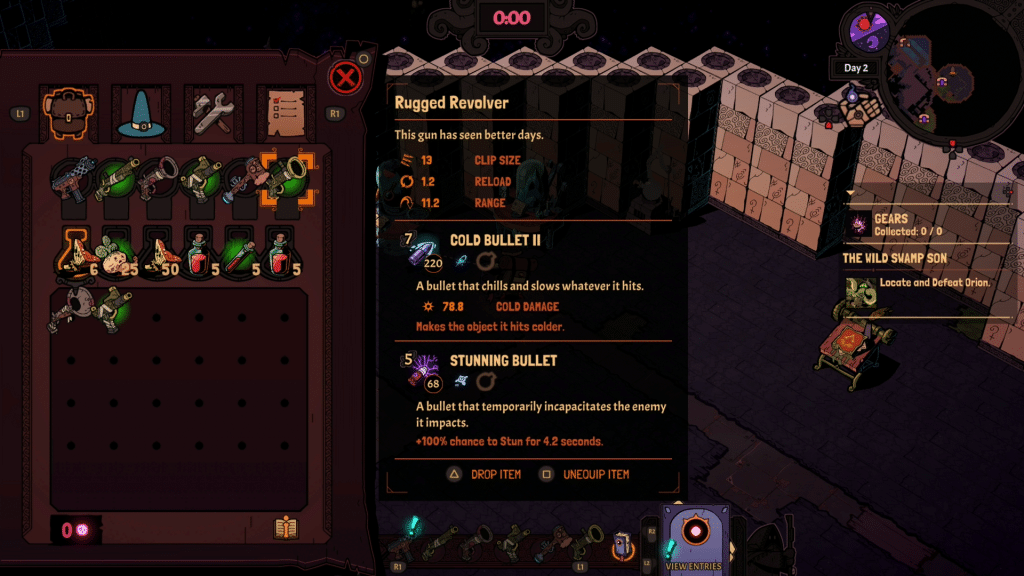This screenshot has width=1024, height=576.
Task: Open the hammer and wrench crafting tab
Action: (212, 114)
